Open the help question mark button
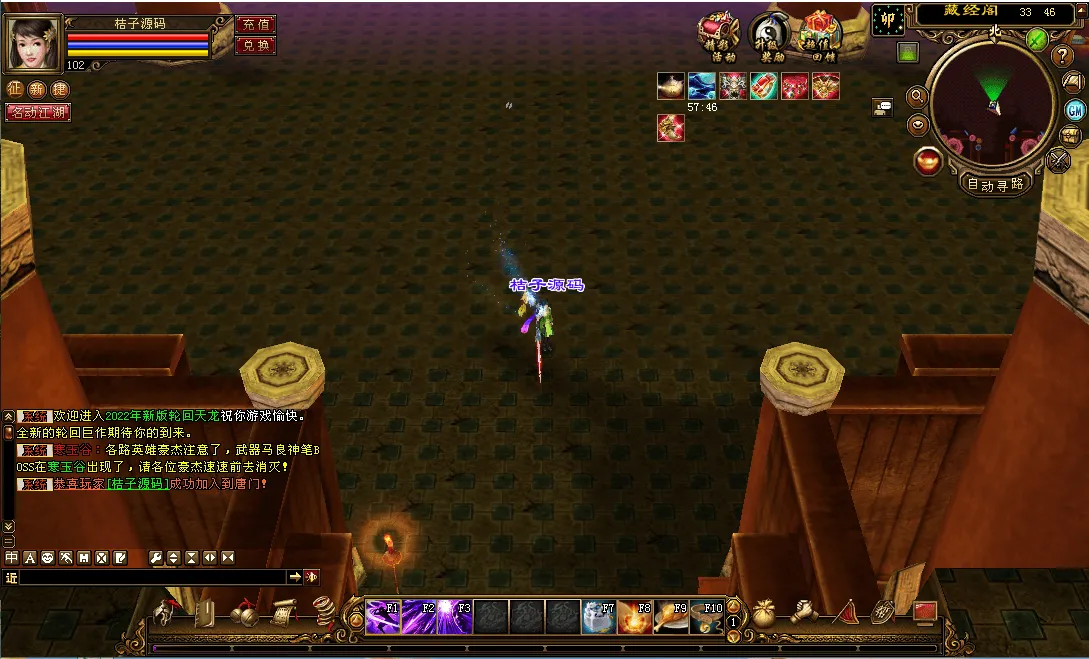The image size is (1089, 659). tap(1064, 57)
